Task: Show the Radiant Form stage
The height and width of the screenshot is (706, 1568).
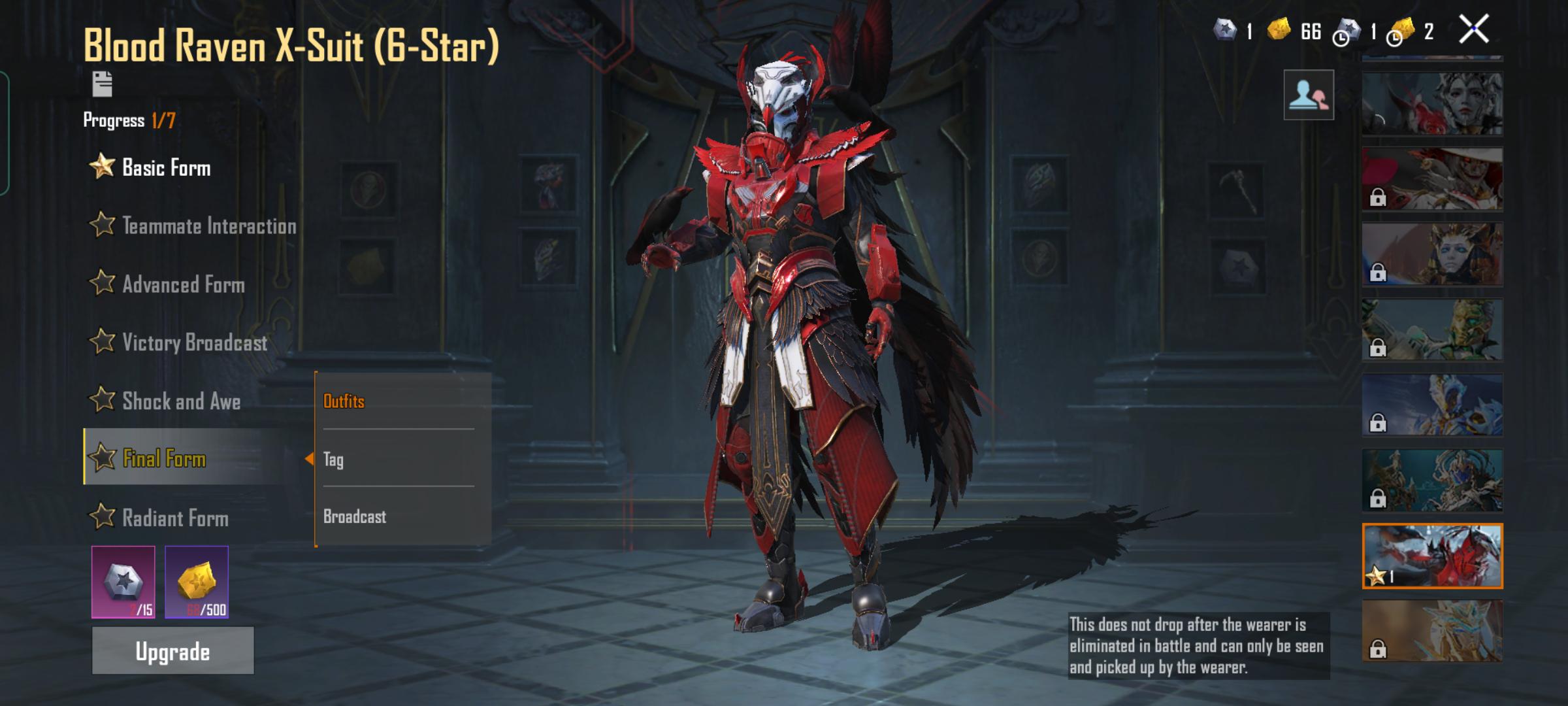Action: click(x=175, y=518)
